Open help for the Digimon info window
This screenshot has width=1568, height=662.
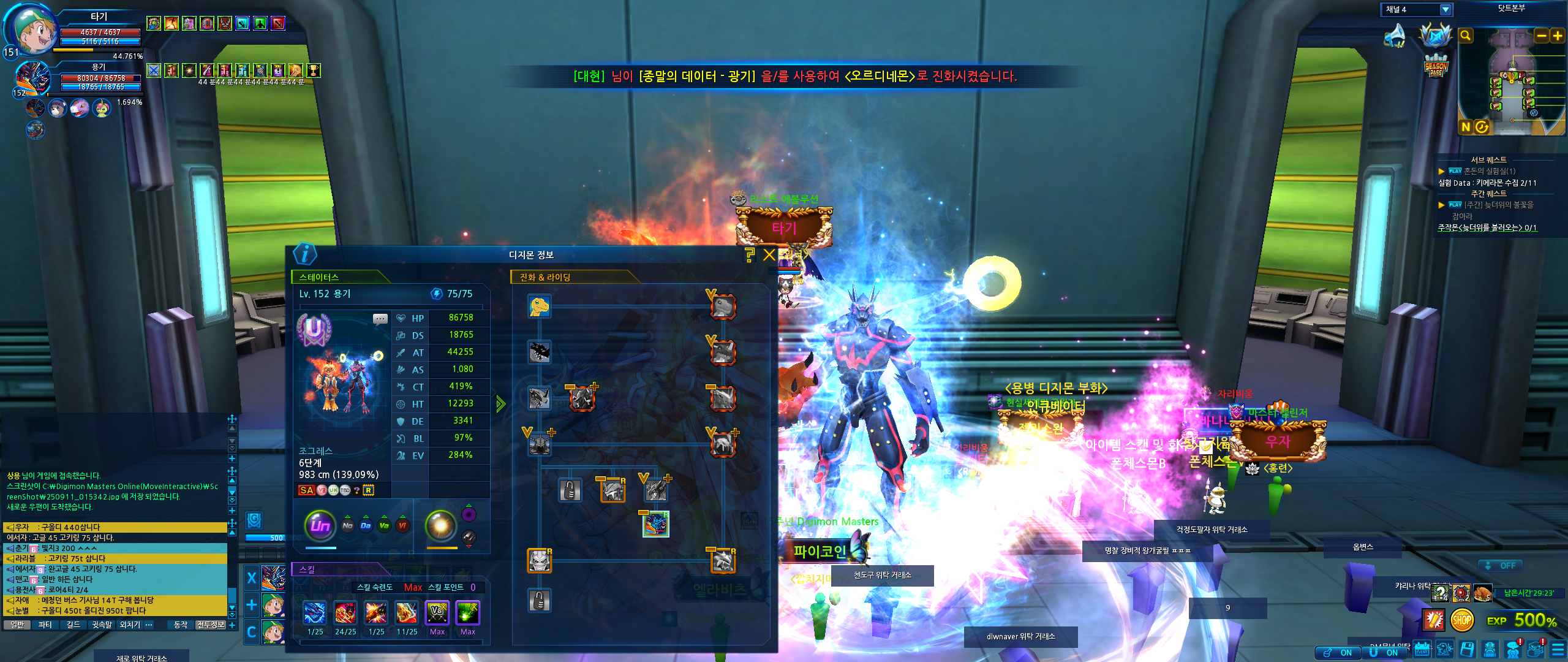pyautogui.click(x=750, y=255)
